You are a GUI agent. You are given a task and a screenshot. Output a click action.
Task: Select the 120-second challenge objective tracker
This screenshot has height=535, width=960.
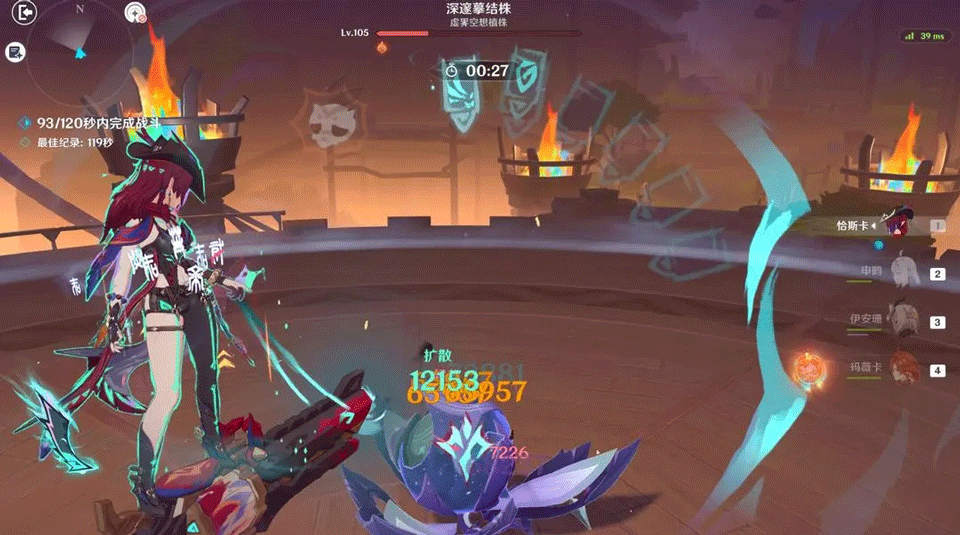pos(98,123)
